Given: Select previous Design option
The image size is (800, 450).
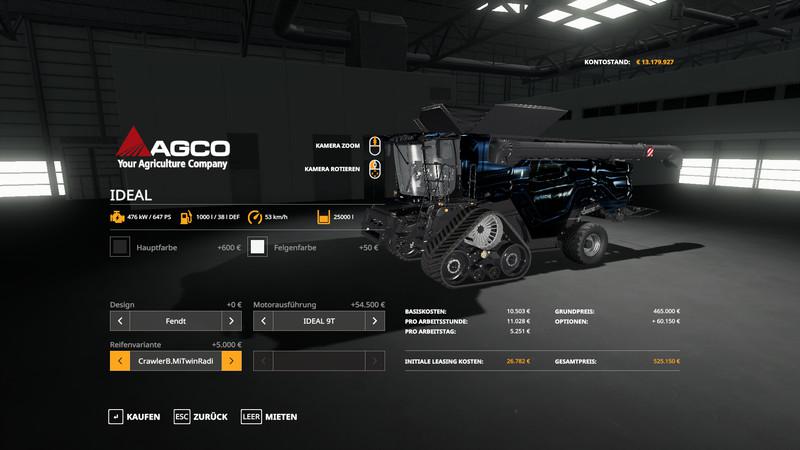Looking at the screenshot, I should coord(120,321).
